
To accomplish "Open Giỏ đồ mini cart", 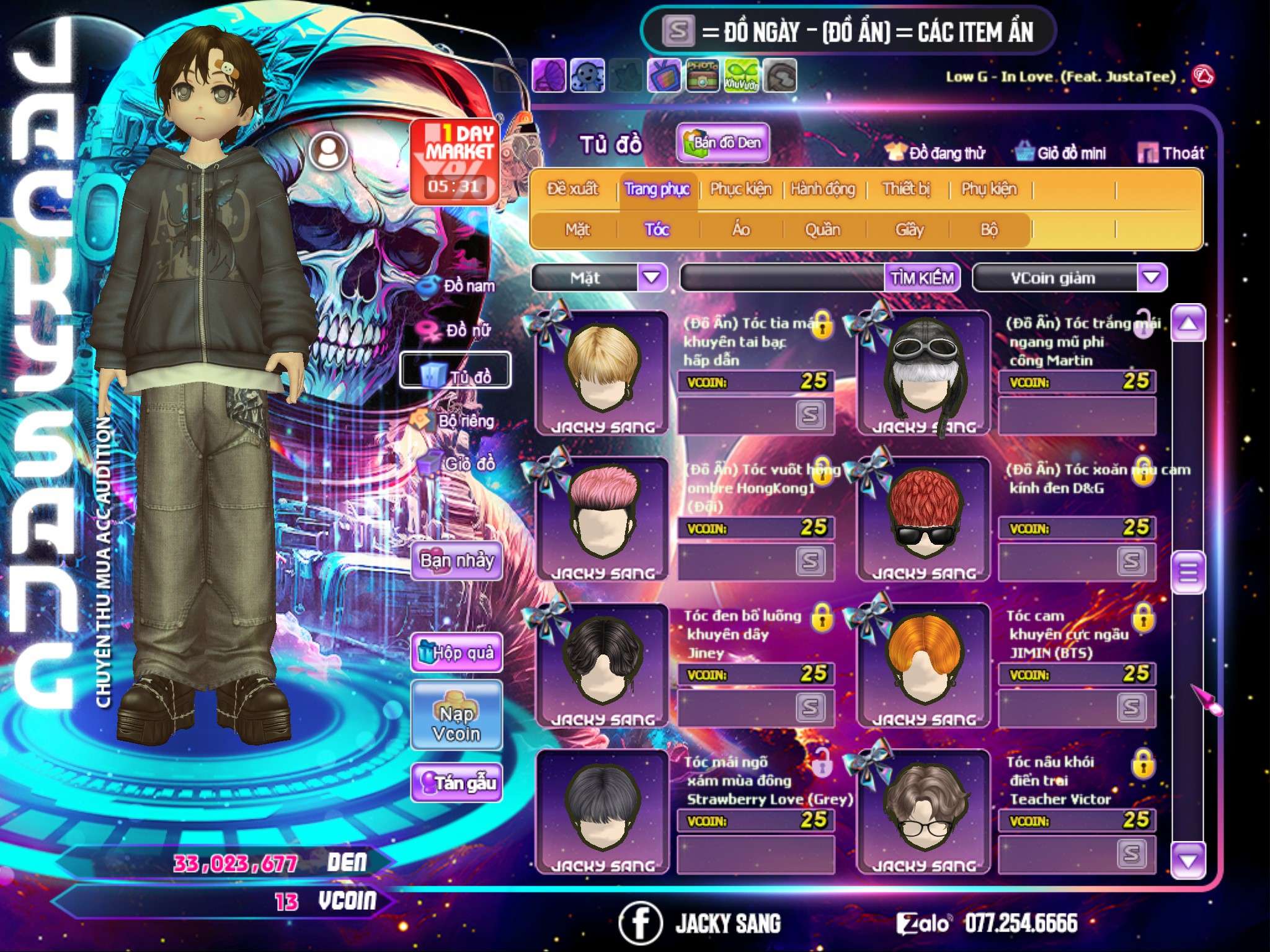I will tap(1061, 153).
